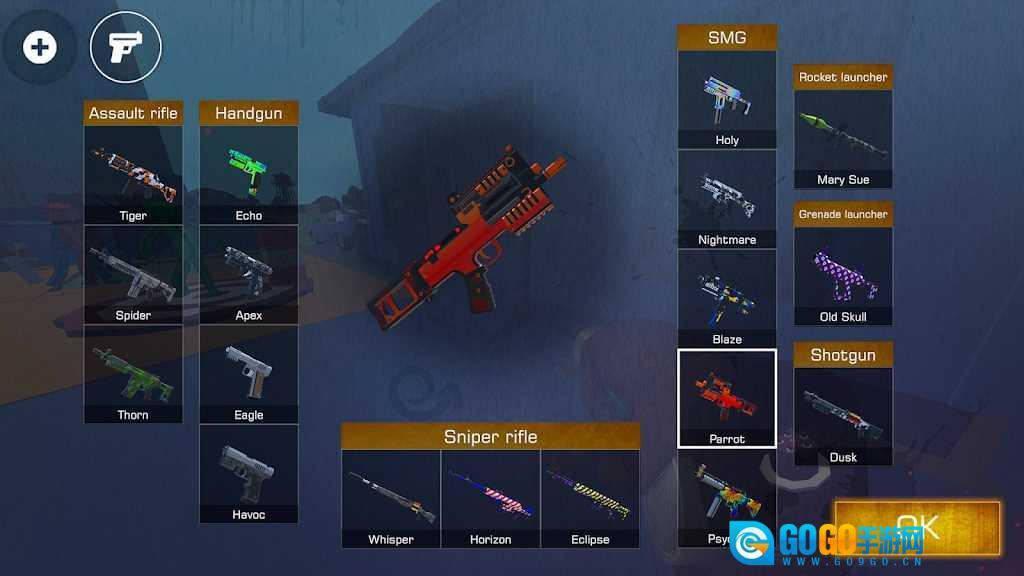
Task: Pick the Thorn assault rifle
Action: pyautogui.click(x=133, y=373)
